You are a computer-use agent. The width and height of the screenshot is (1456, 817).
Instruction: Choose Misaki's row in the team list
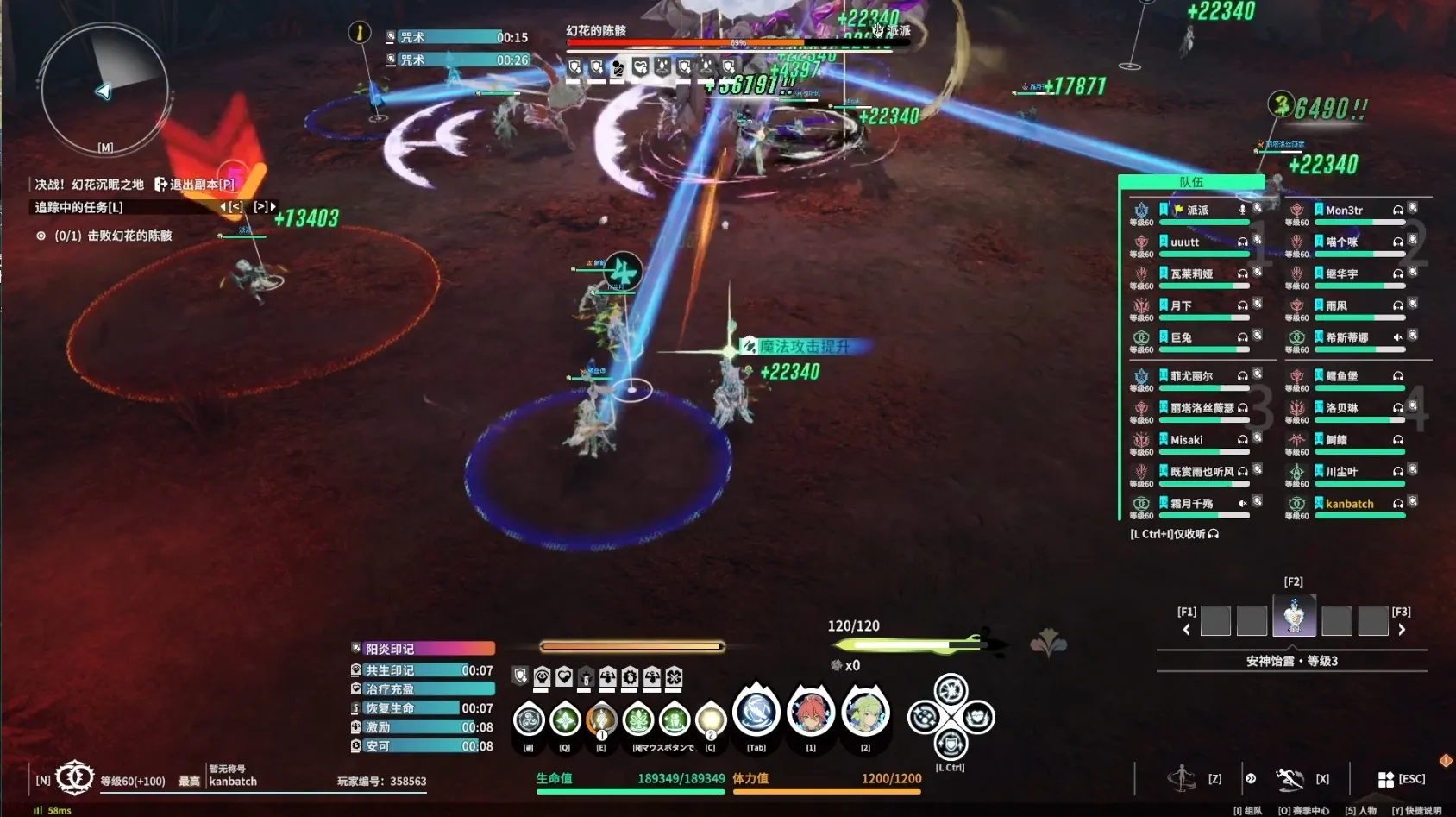[x=1187, y=440]
